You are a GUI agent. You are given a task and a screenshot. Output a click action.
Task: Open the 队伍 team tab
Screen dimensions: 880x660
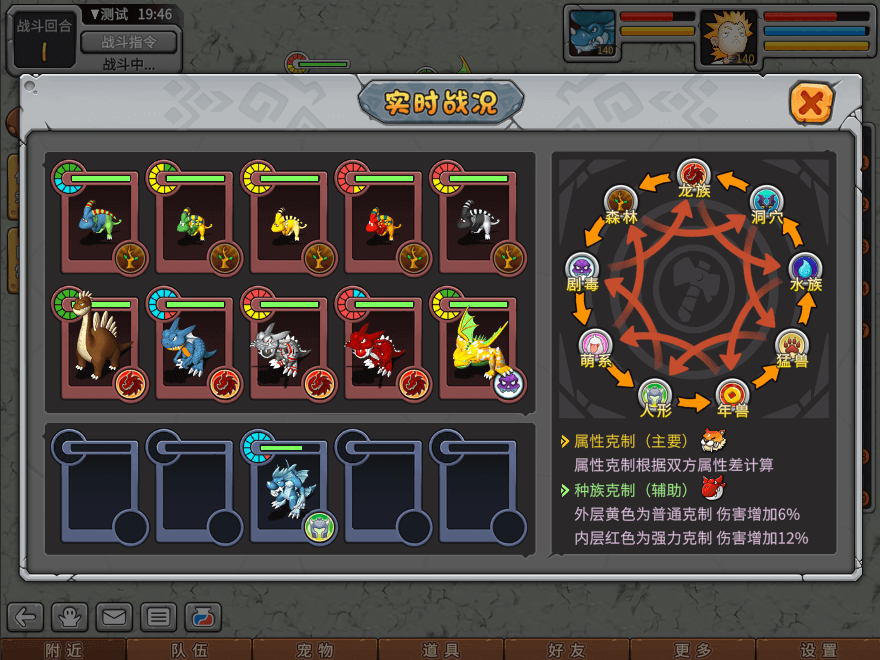188,650
